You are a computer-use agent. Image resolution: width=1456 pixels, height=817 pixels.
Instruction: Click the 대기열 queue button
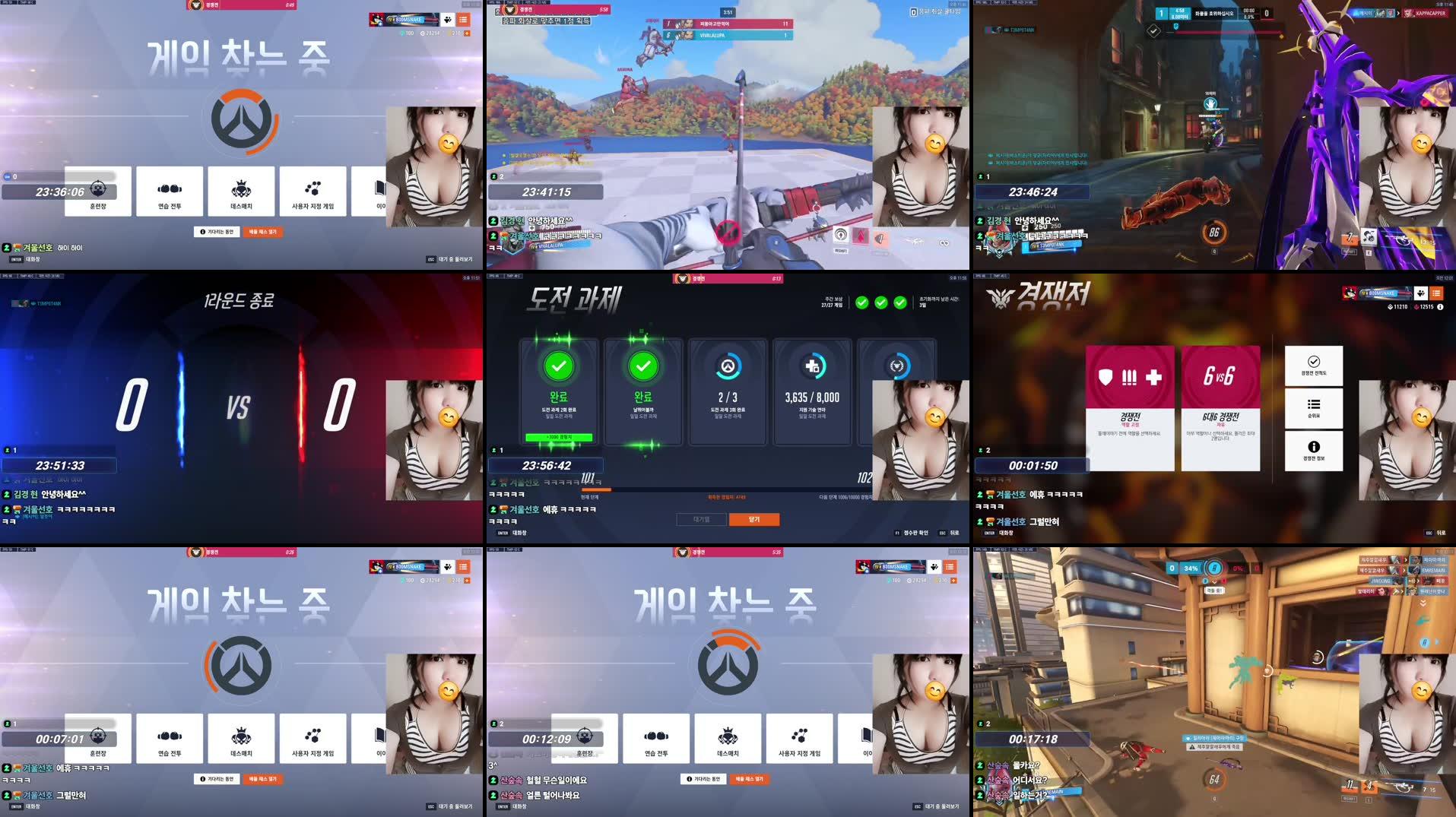point(701,521)
